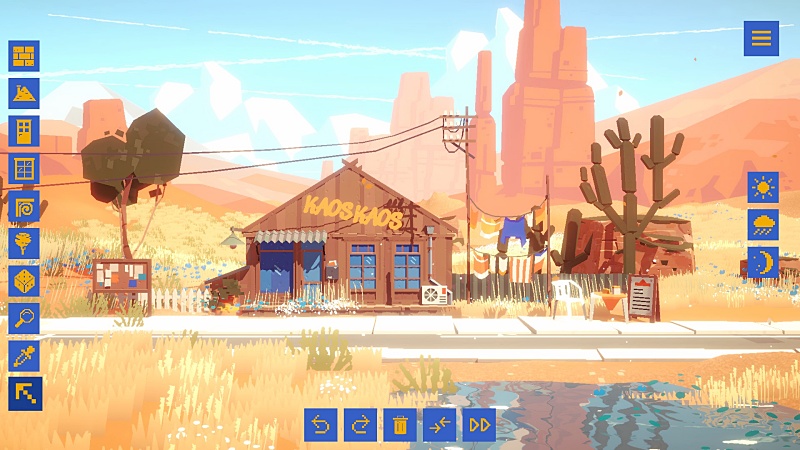Set weather to rain cloud
The height and width of the screenshot is (450, 800).
click(763, 224)
